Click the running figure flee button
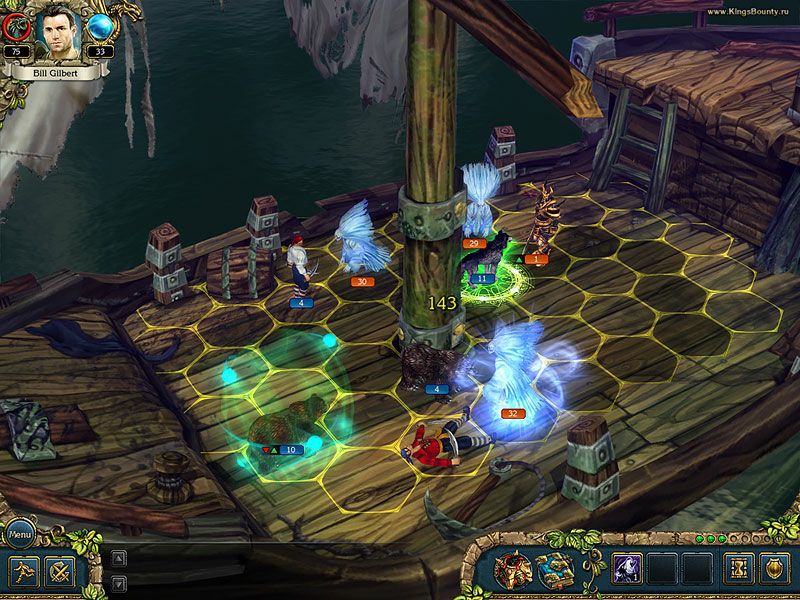This screenshot has height=600, width=800. [25, 571]
